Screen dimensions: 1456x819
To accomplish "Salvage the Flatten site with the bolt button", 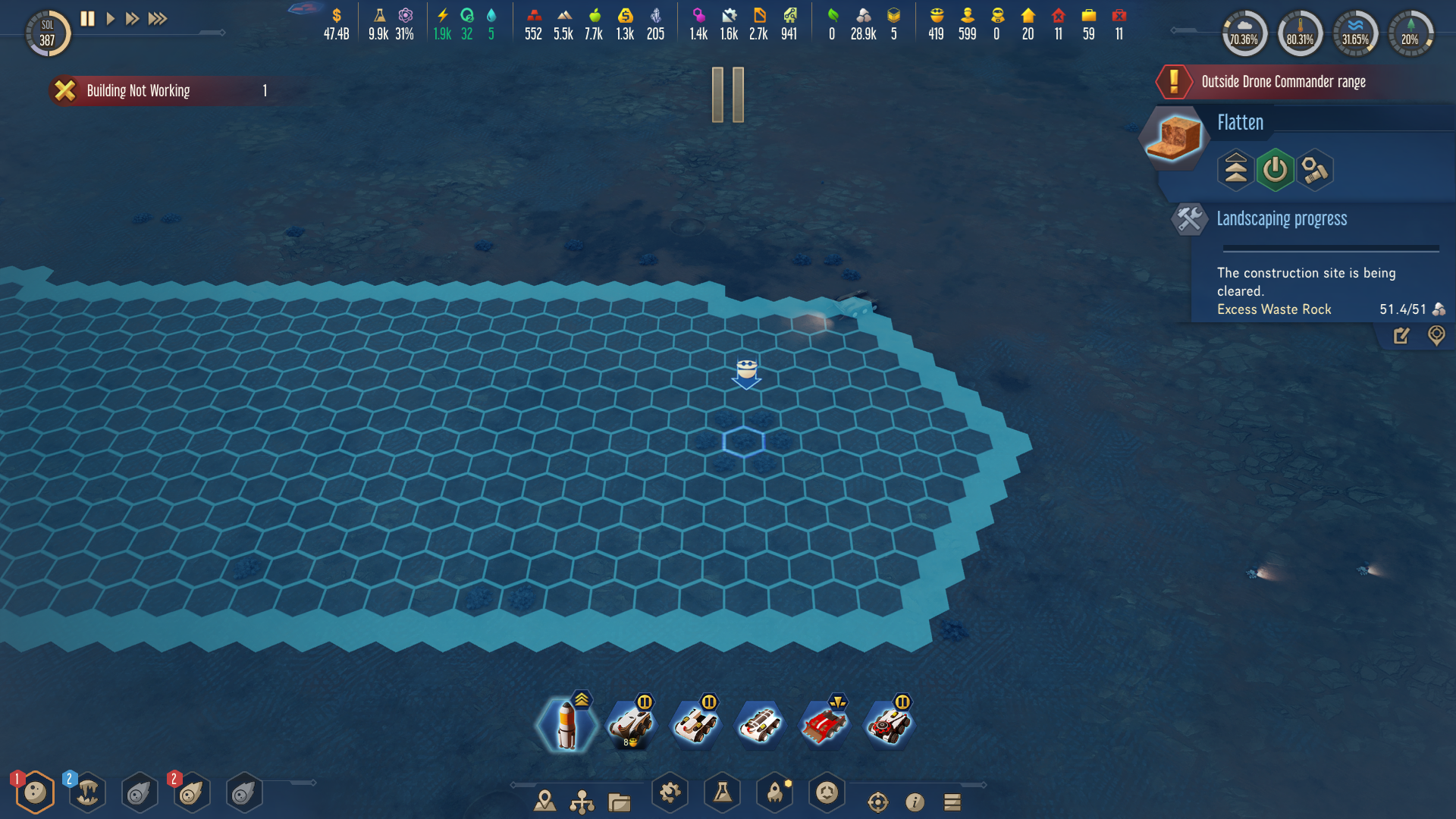I will click(1315, 170).
